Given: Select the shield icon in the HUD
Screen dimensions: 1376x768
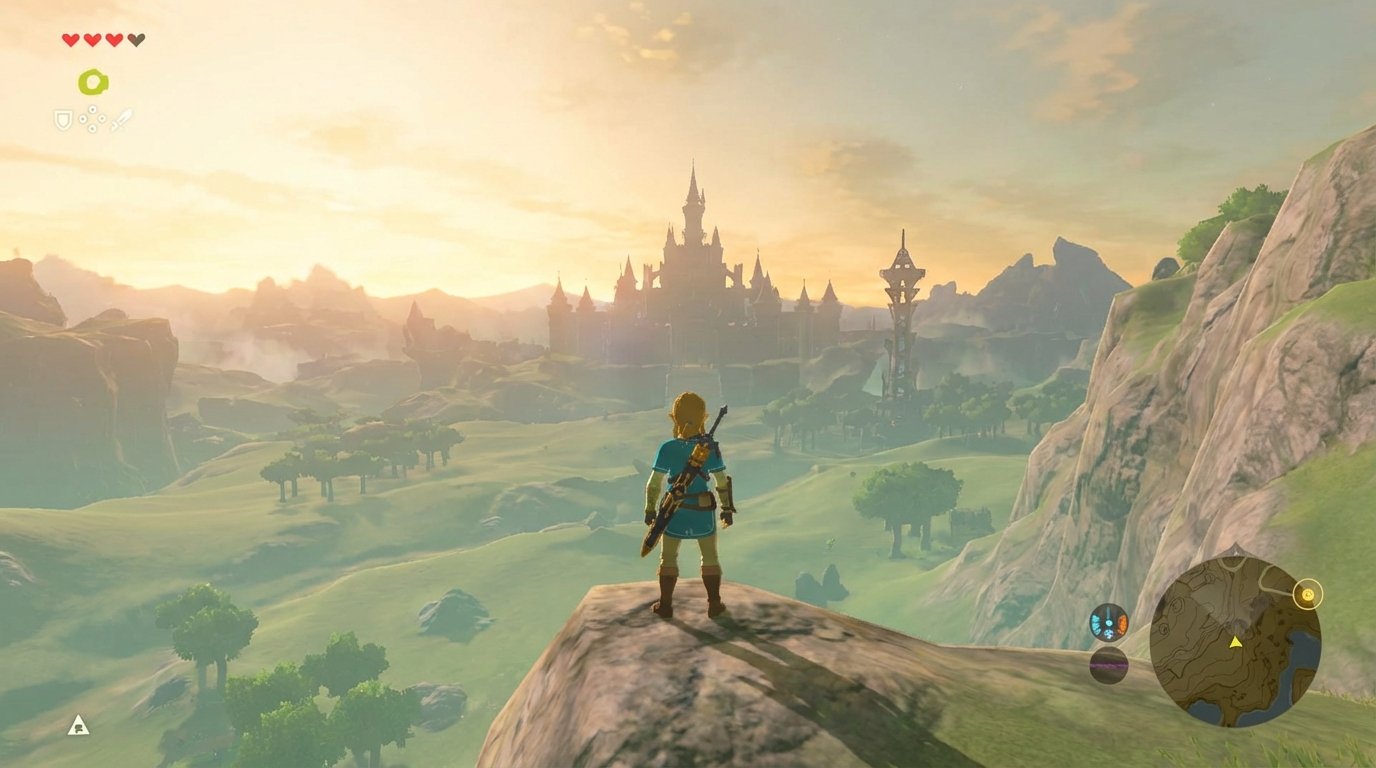Looking at the screenshot, I should click(62, 120).
